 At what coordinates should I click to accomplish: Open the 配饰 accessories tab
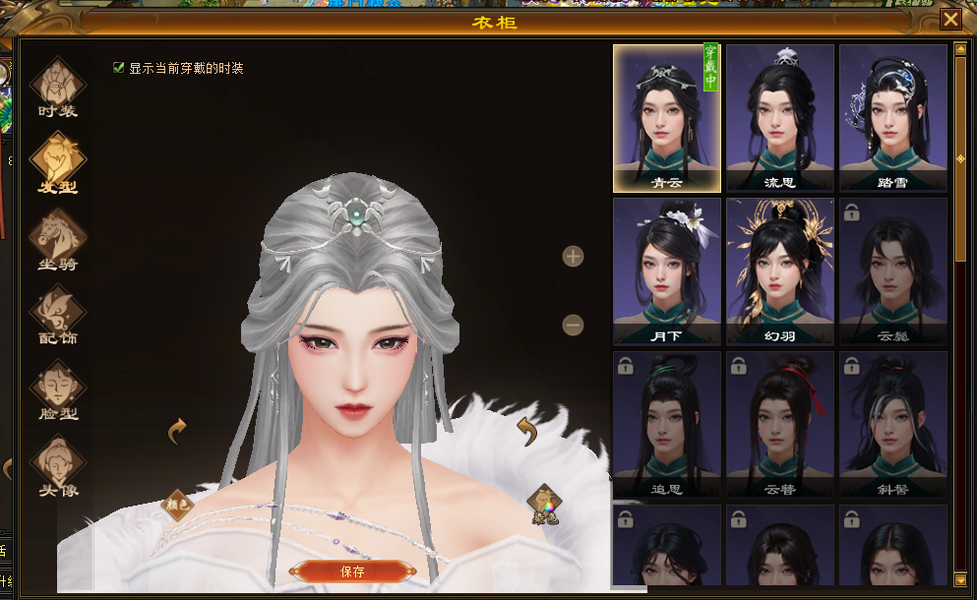point(58,314)
